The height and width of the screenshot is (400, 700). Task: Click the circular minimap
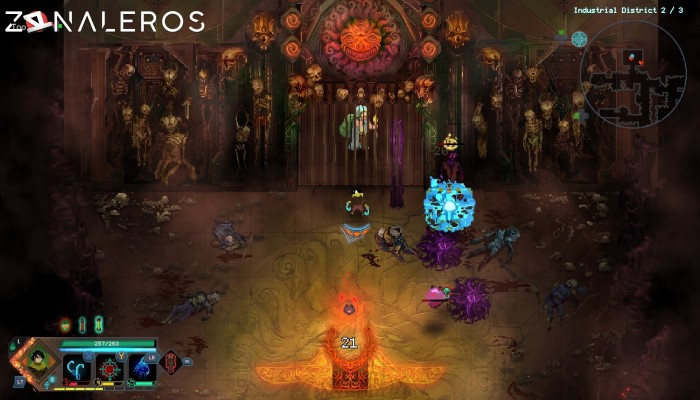click(x=635, y=72)
